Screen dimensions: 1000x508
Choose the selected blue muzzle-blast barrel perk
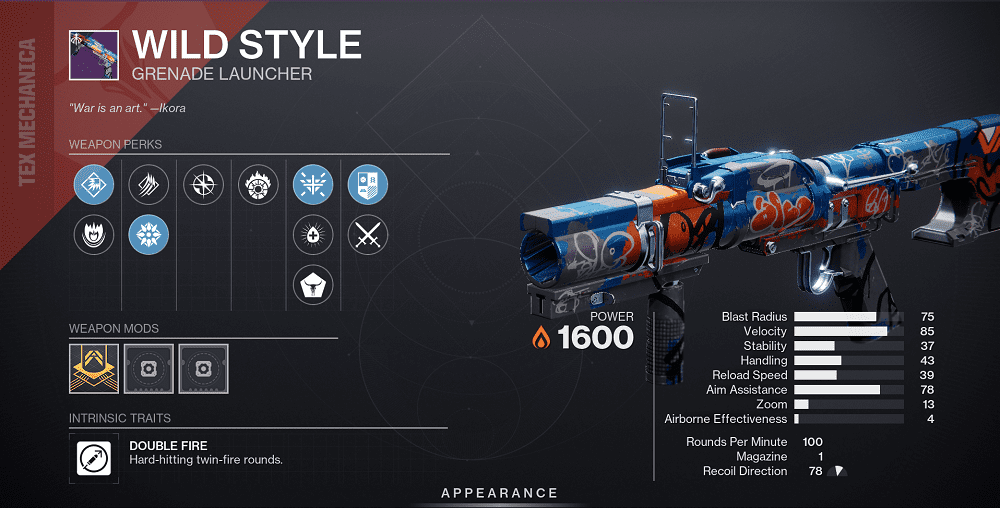[x=94, y=185]
